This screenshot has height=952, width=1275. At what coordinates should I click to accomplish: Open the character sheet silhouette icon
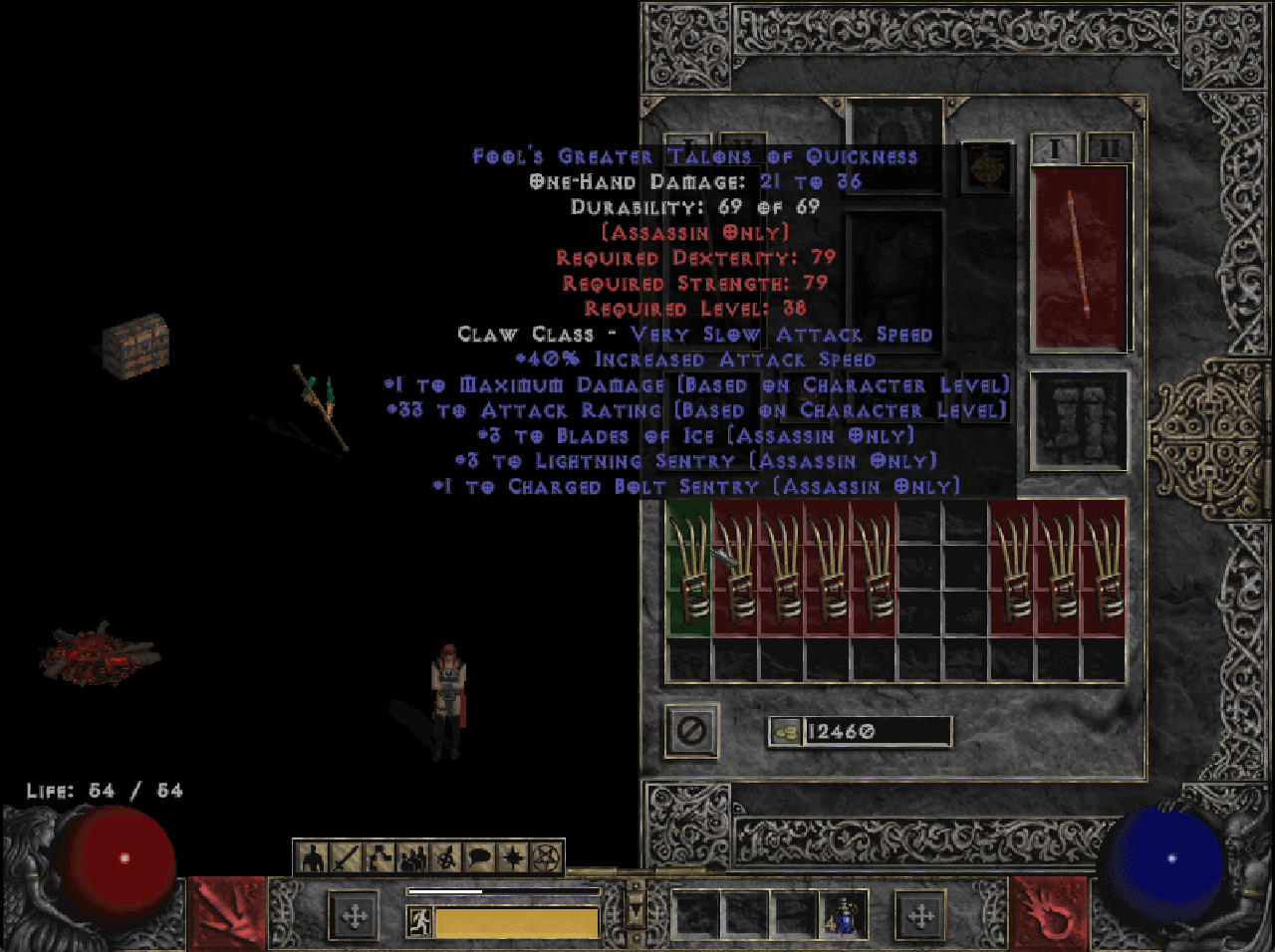(313, 857)
